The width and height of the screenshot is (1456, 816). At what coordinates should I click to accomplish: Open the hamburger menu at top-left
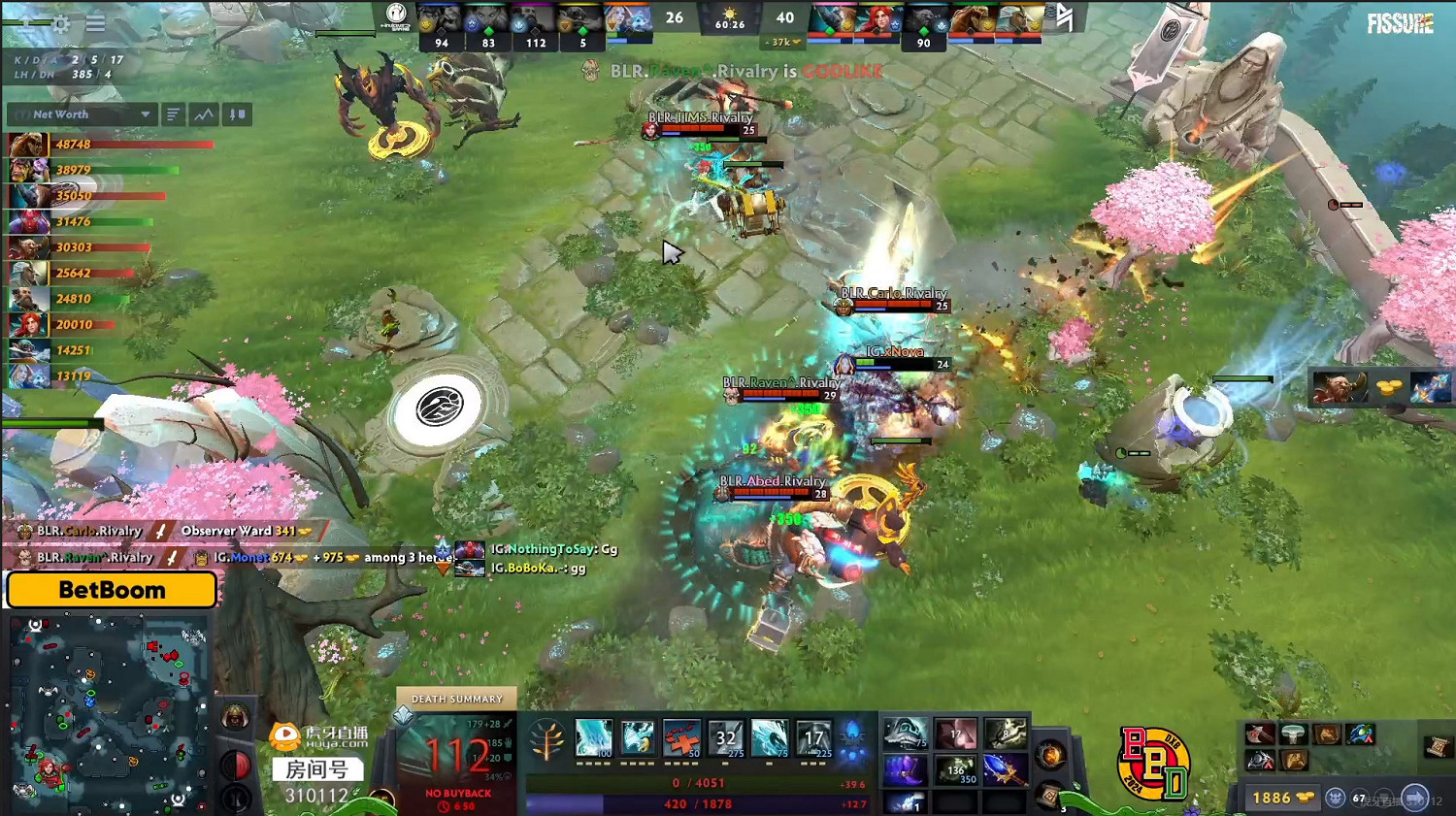click(95, 23)
